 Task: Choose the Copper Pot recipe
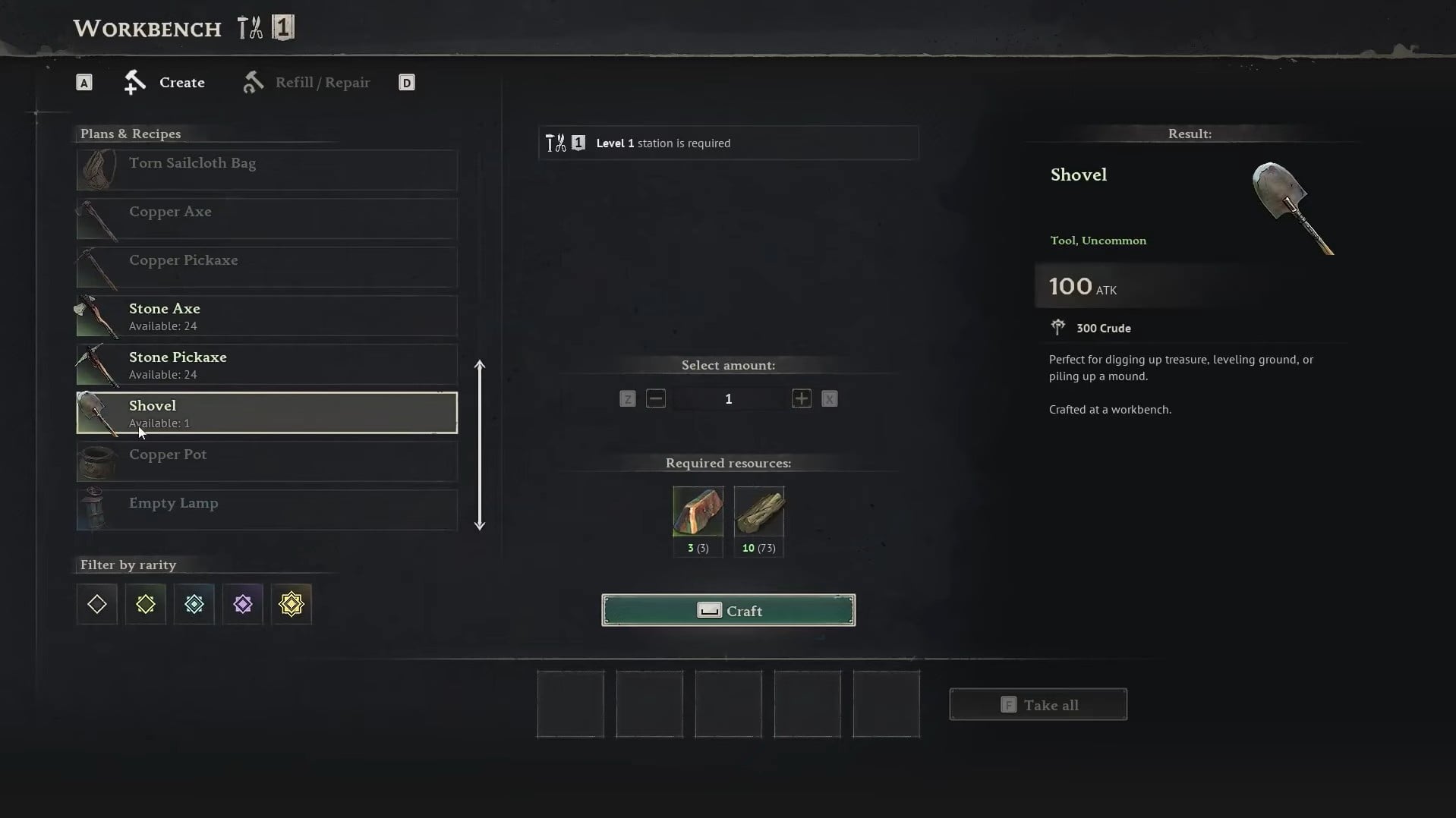coord(266,461)
